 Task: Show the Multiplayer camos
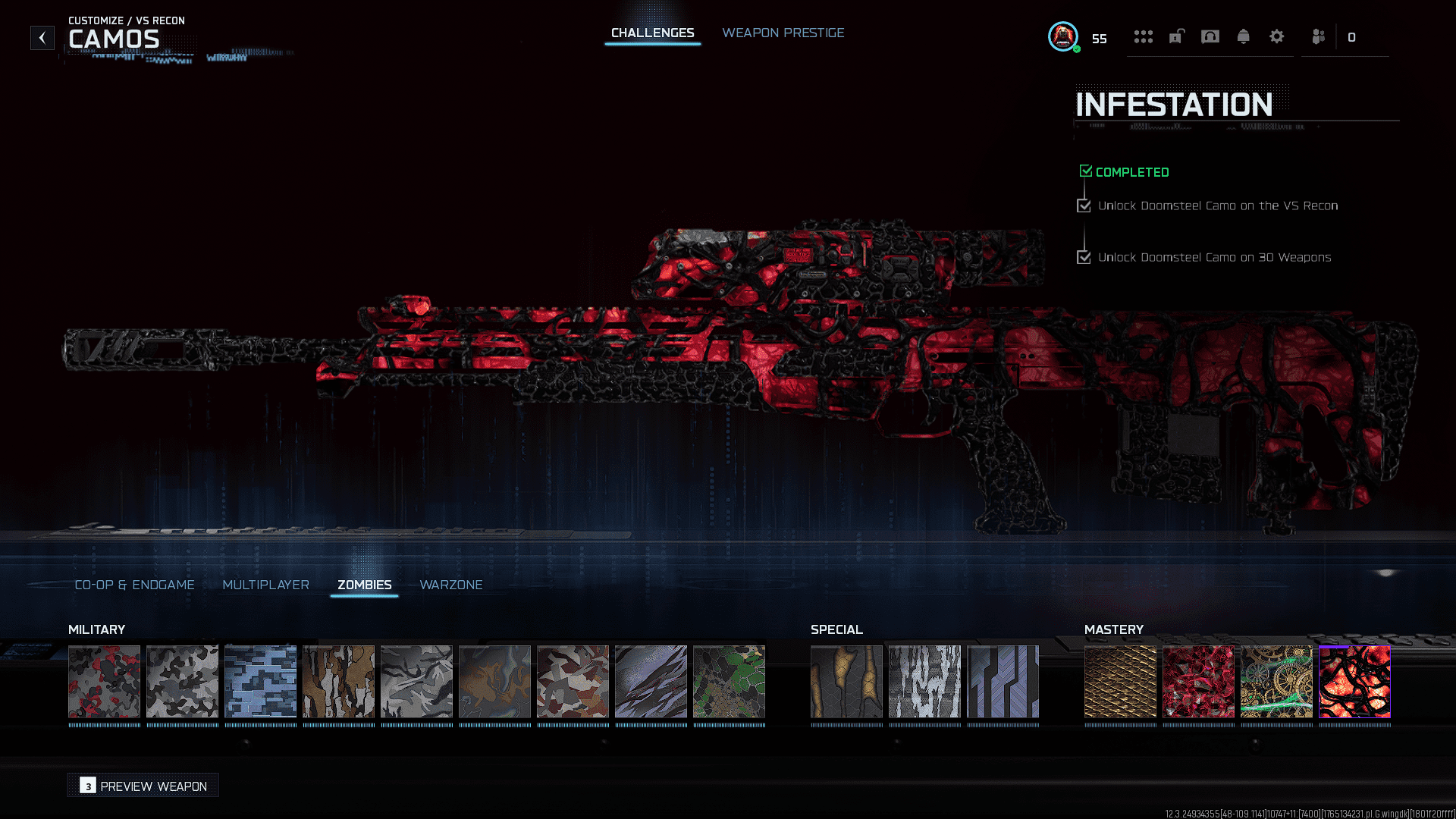click(265, 585)
